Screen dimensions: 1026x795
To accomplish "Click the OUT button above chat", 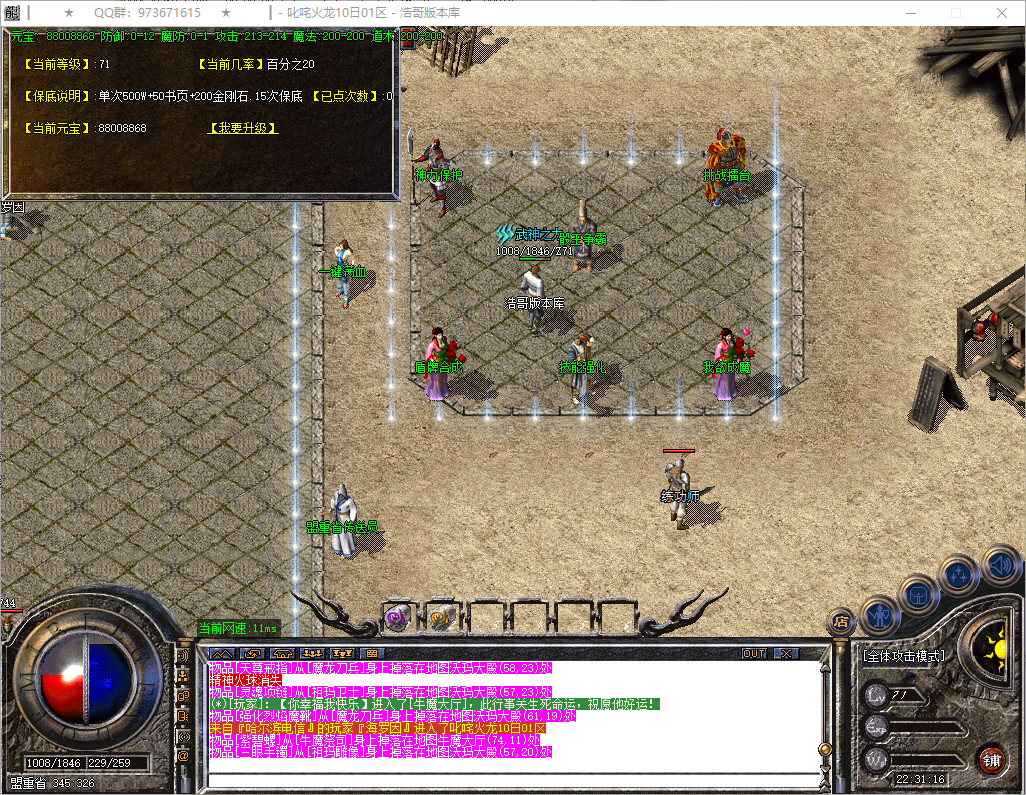I will coord(754,654).
